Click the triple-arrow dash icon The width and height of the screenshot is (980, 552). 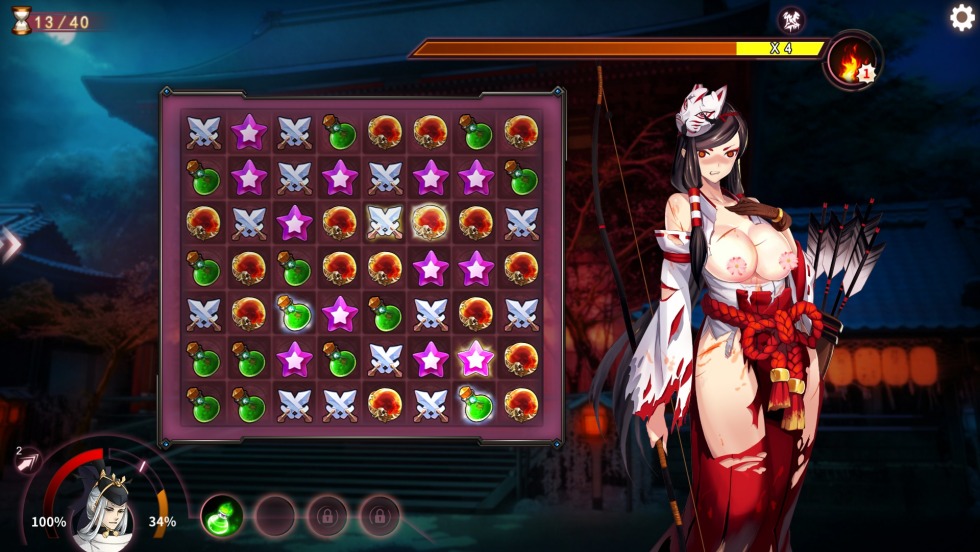click(27, 460)
